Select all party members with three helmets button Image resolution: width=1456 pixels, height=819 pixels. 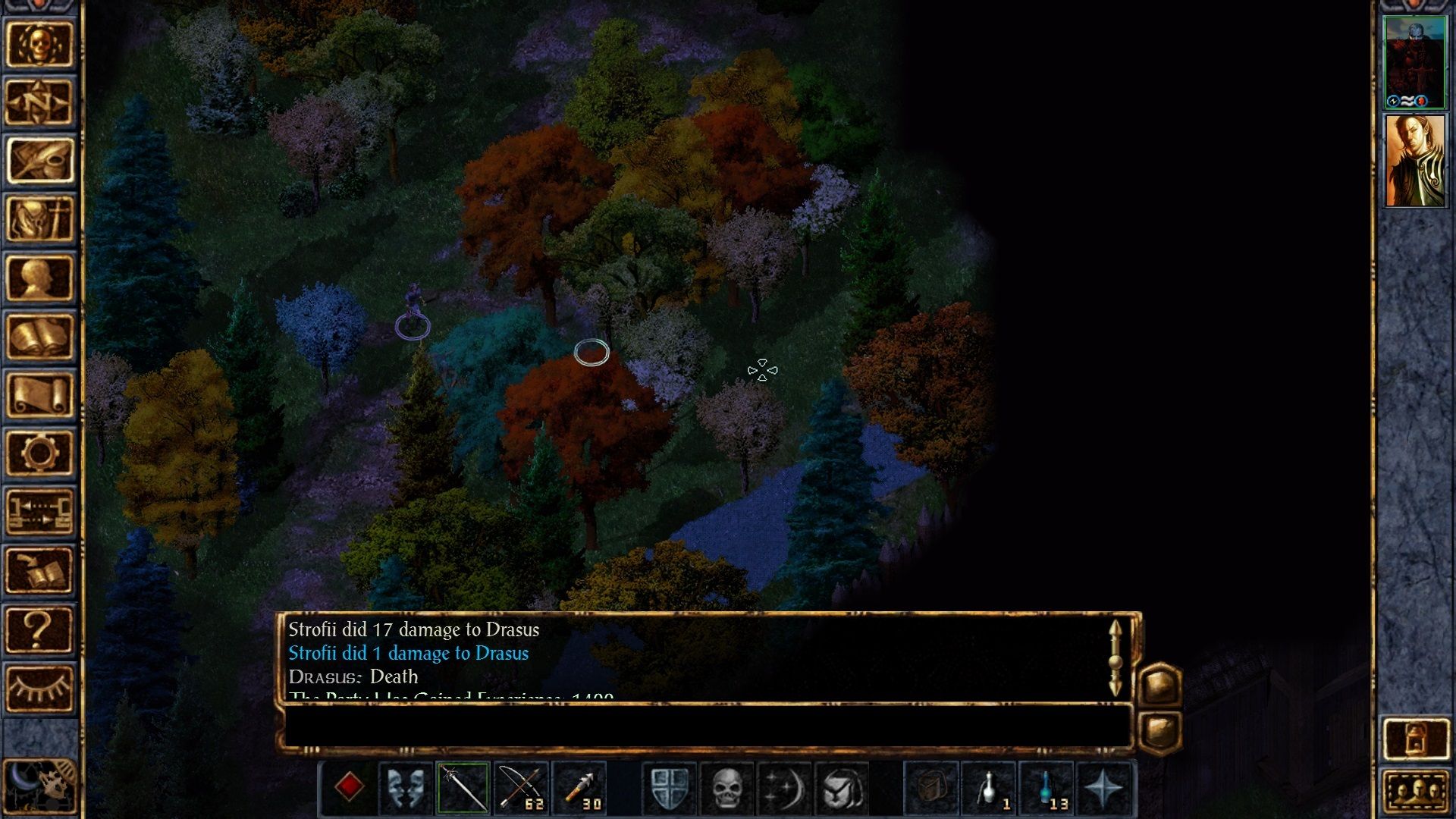(1415, 792)
